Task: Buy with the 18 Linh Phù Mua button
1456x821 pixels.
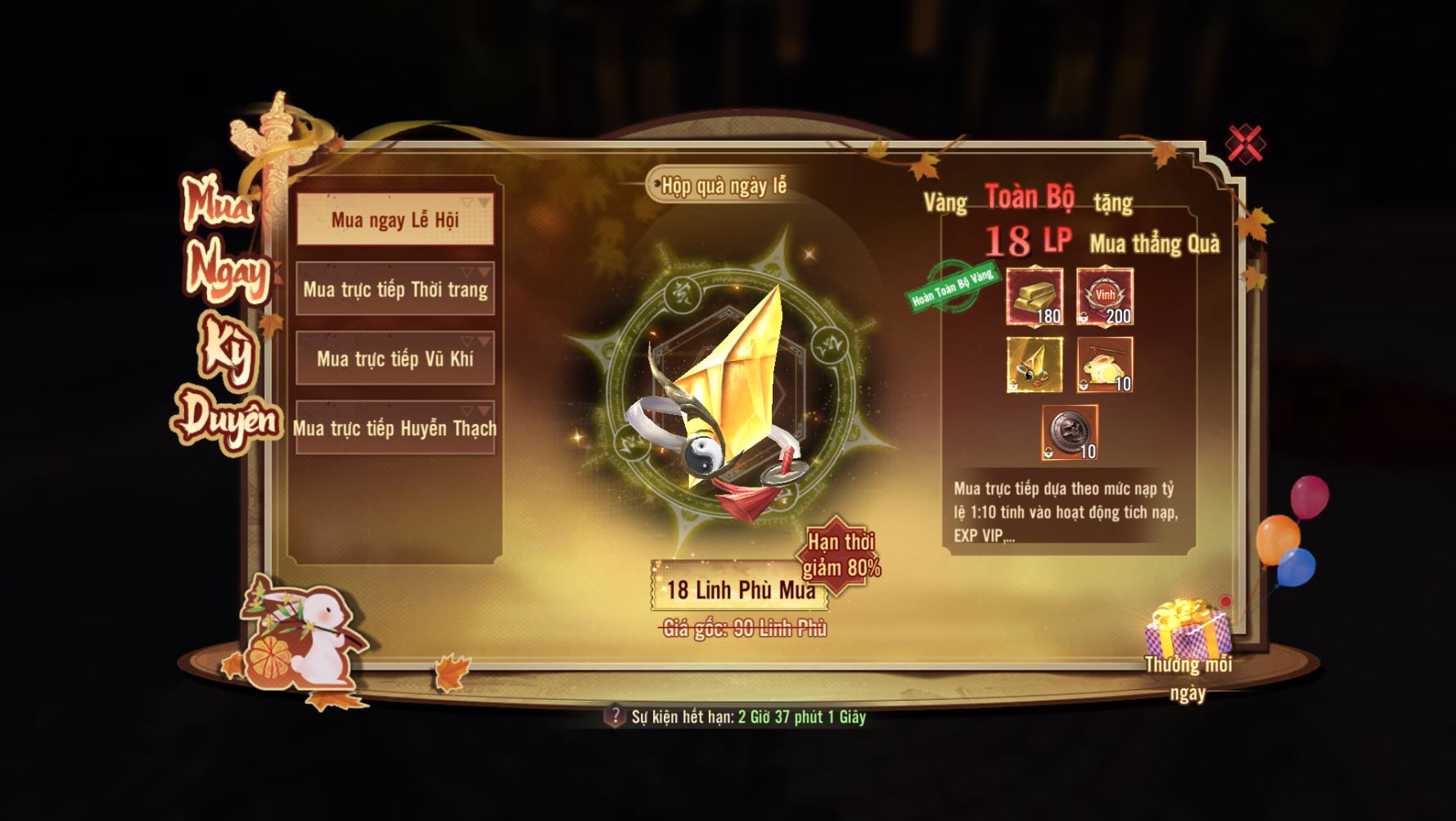Action: [x=740, y=589]
